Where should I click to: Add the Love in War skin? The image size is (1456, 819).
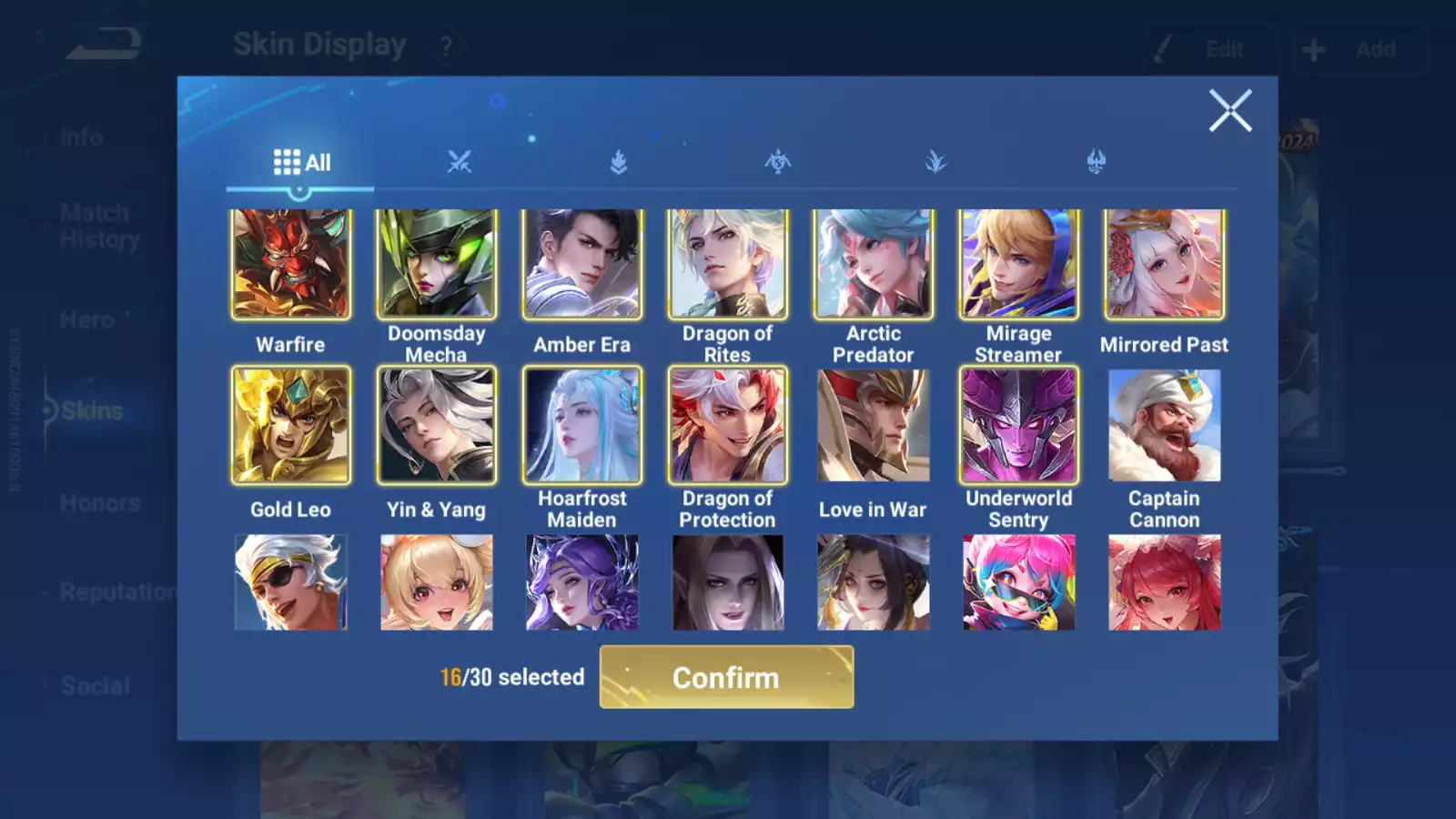pyautogui.click(x=873, y=425)
